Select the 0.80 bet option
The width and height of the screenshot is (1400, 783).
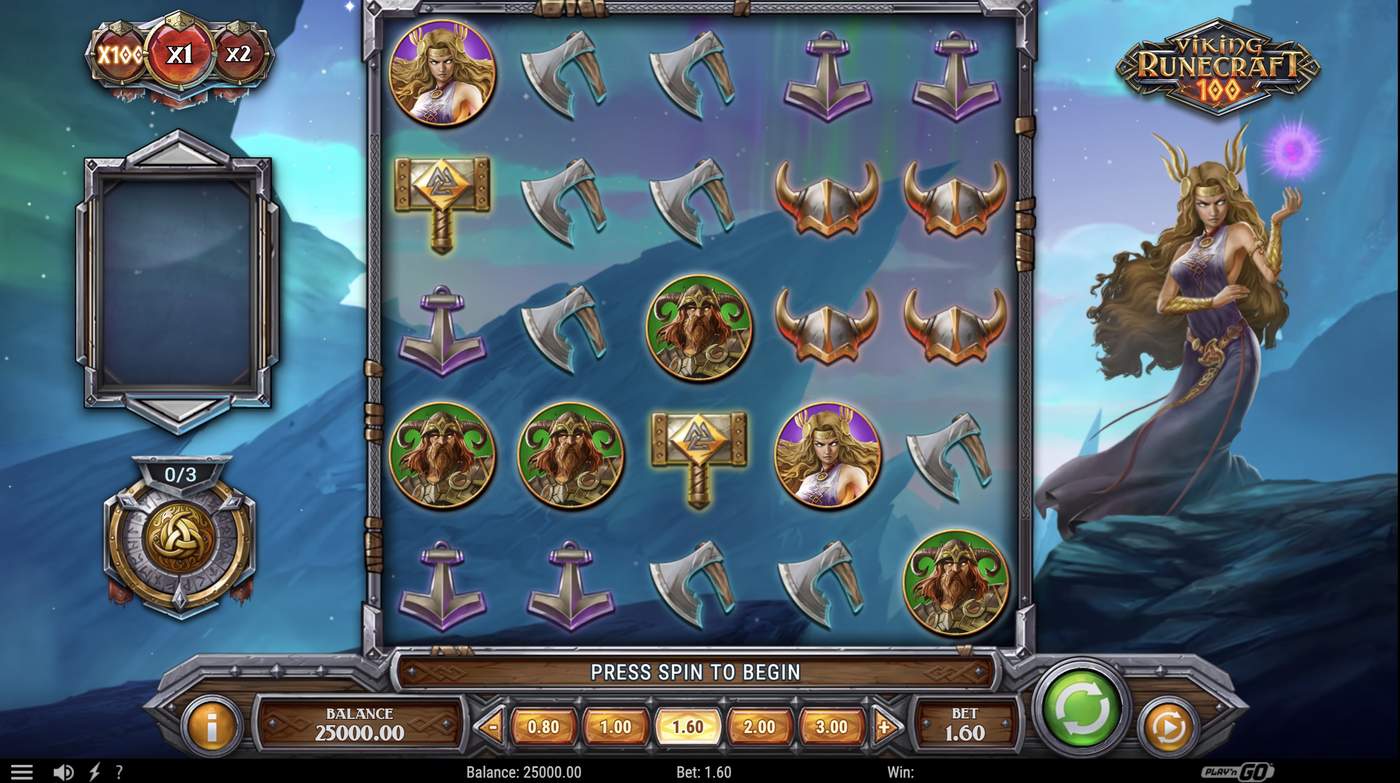click(543, 728)
